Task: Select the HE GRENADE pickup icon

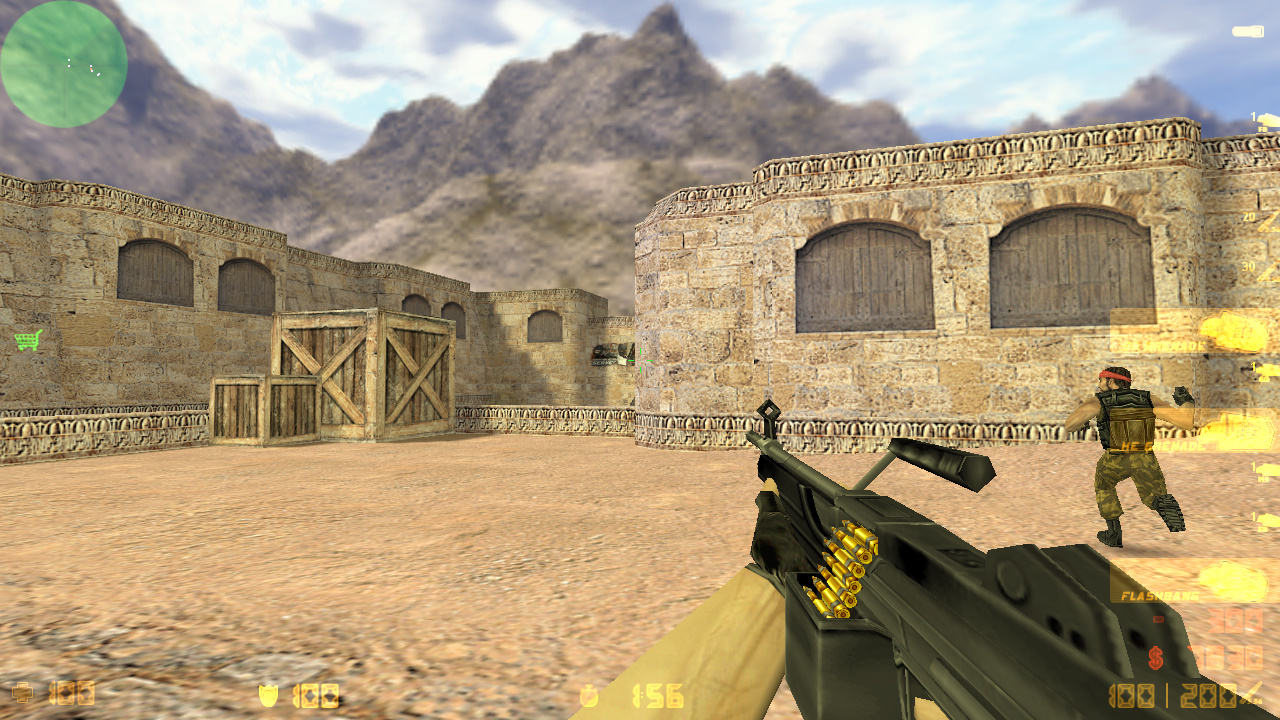Action: click(x=1240, y=432)
